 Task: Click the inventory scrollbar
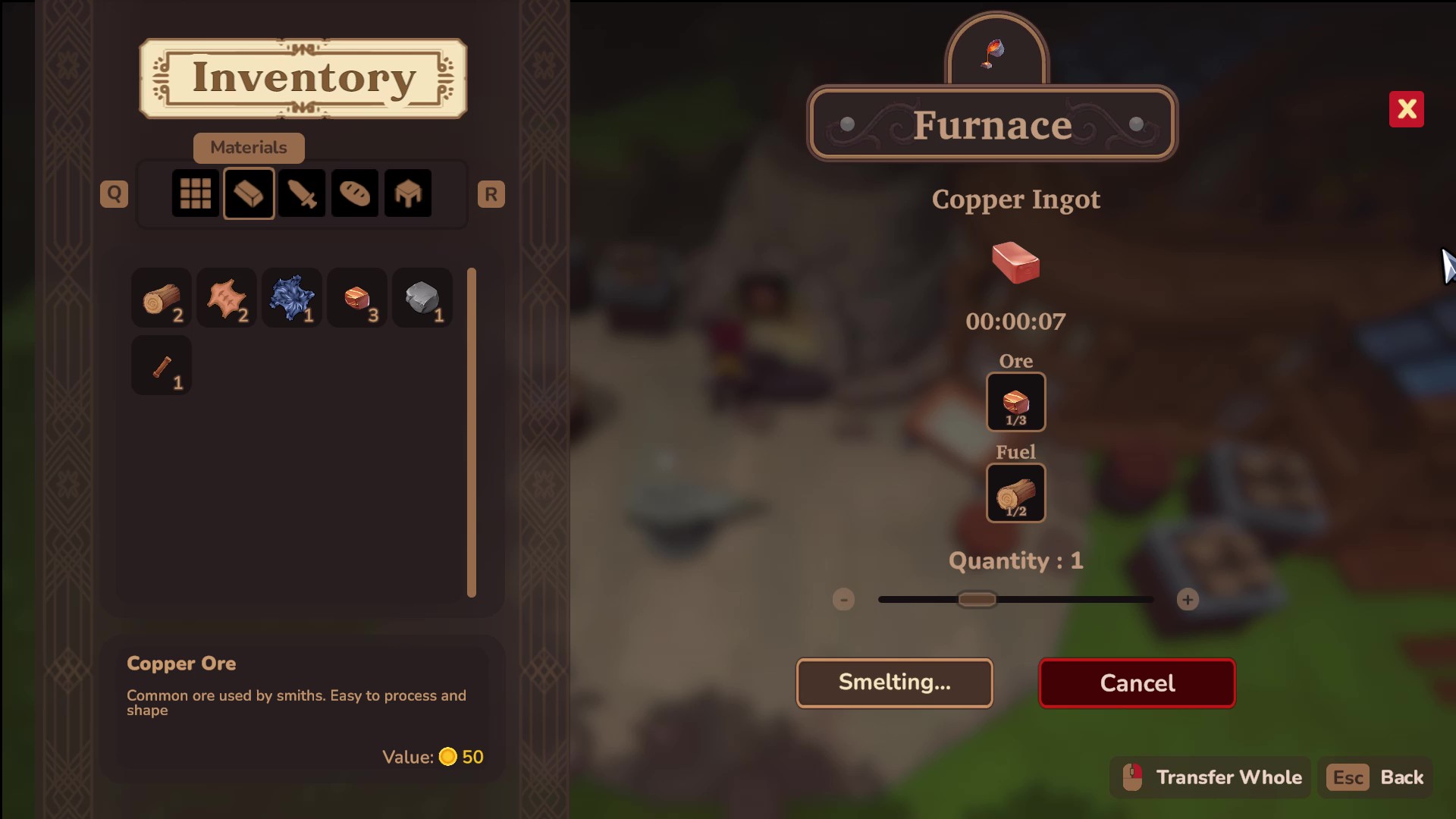click(472, 432)
